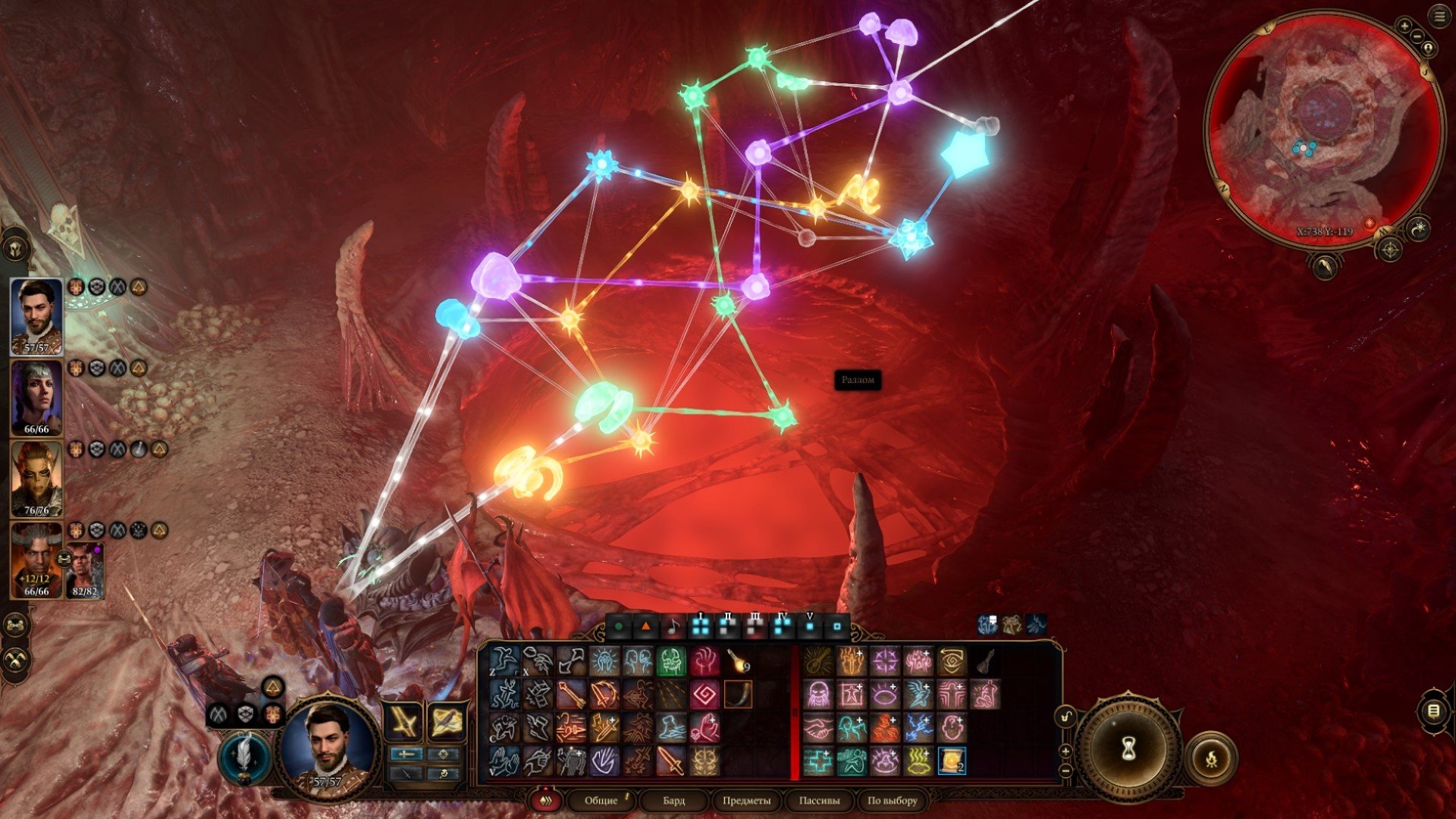Use the scroll item with count 2
This screenshot has width=1456, height=819.
(x=951, y=760)
